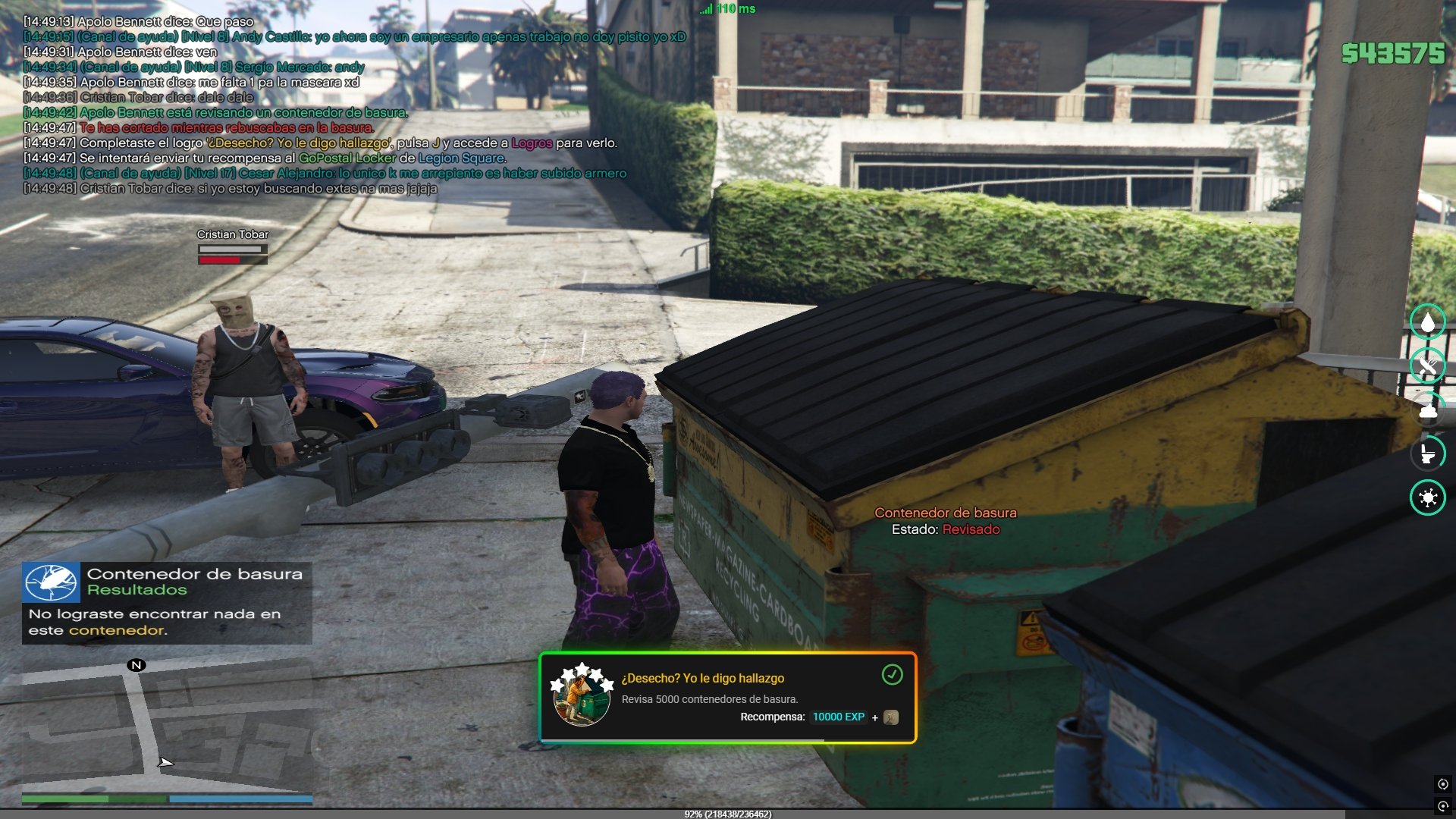
Task: Click the 'Logros' link in chat
Action: (531, 143)
